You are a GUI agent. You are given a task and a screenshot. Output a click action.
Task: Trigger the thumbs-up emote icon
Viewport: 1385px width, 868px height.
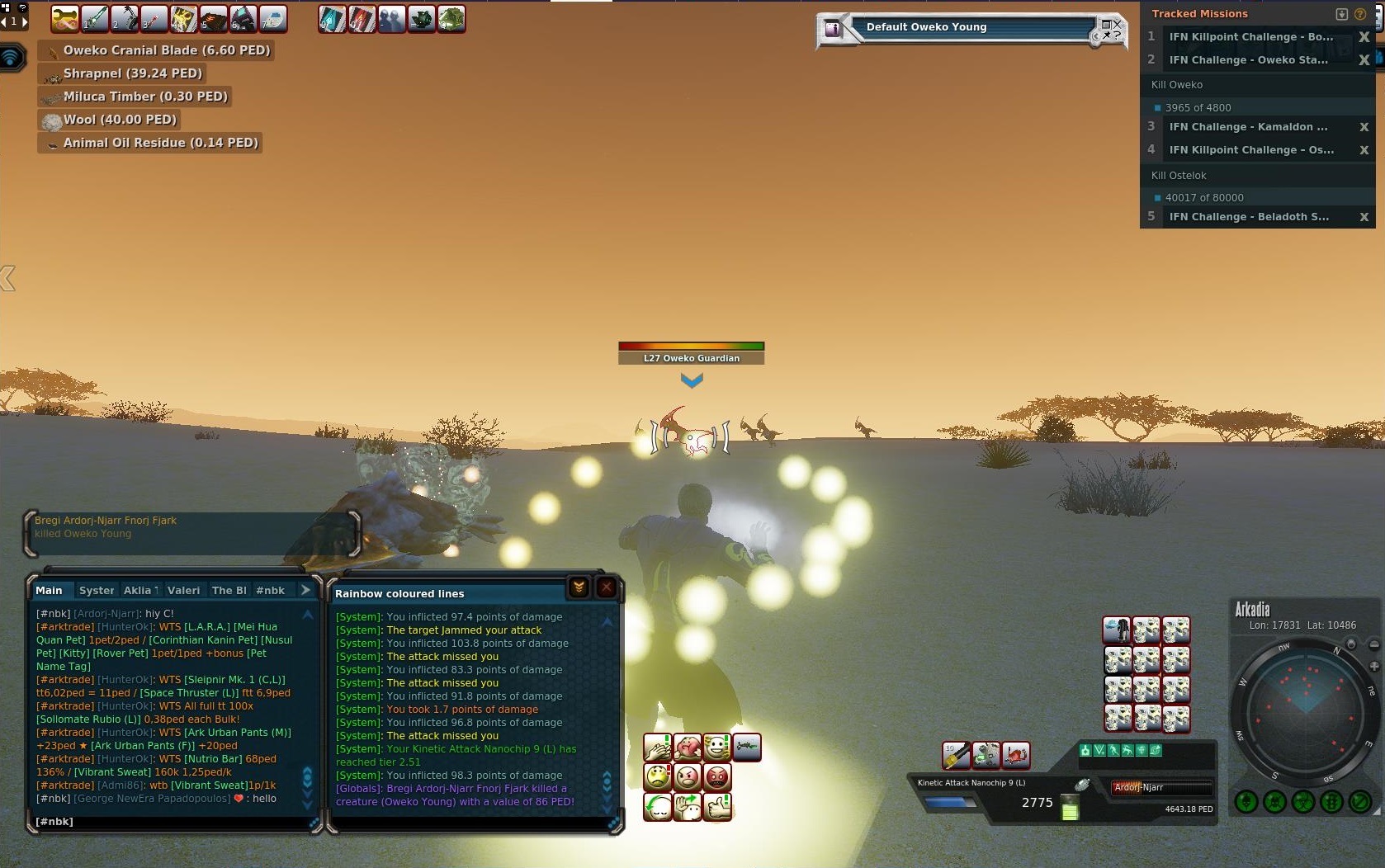(x=718, y=806)
